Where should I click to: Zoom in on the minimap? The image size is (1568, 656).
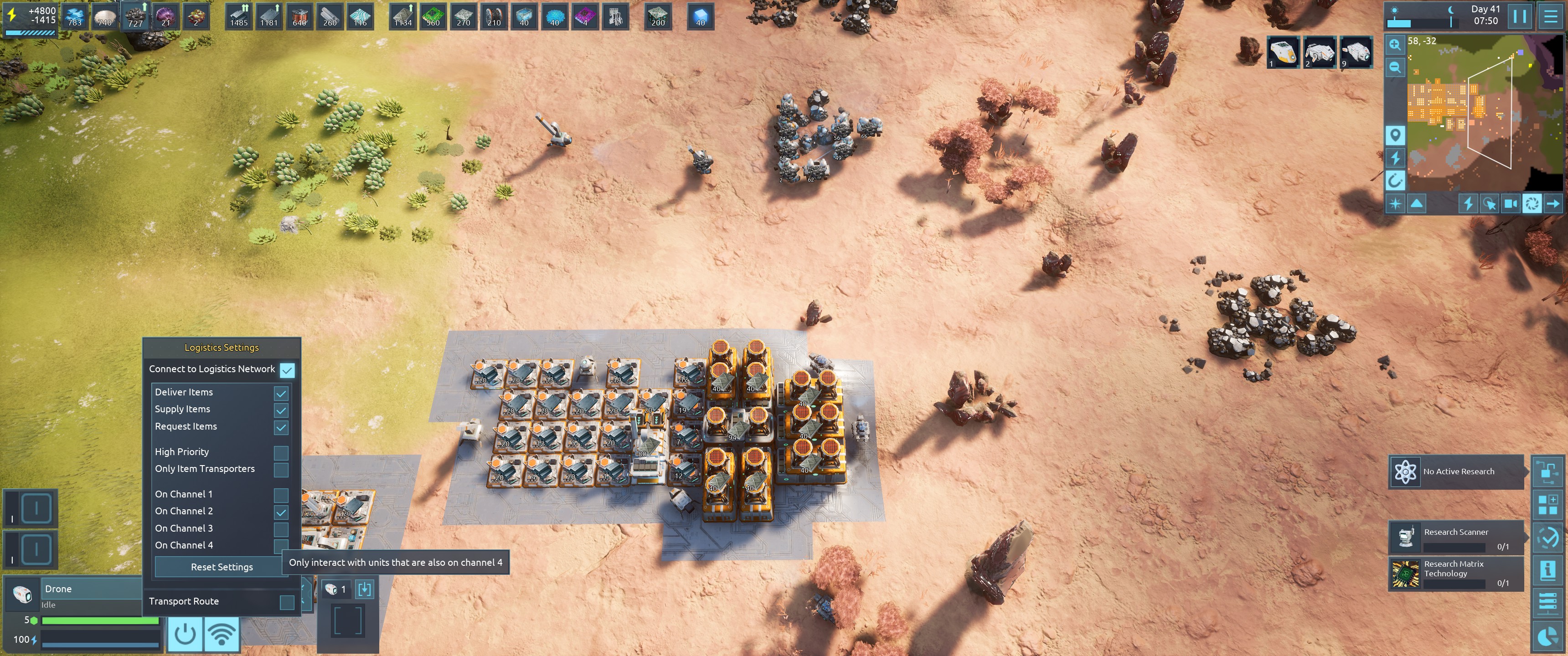tap(1394, 45)
